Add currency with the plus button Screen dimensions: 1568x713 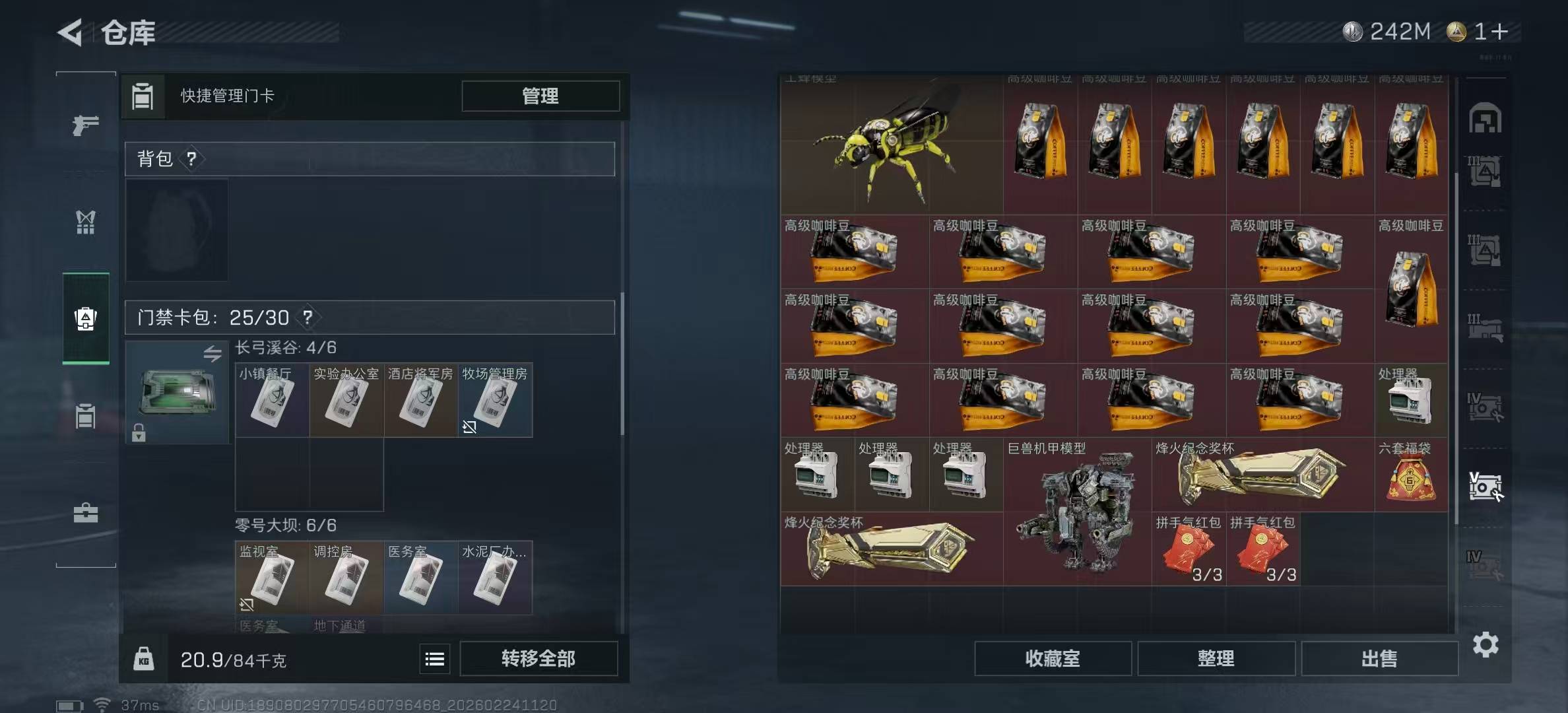[x=1499, y=31]
